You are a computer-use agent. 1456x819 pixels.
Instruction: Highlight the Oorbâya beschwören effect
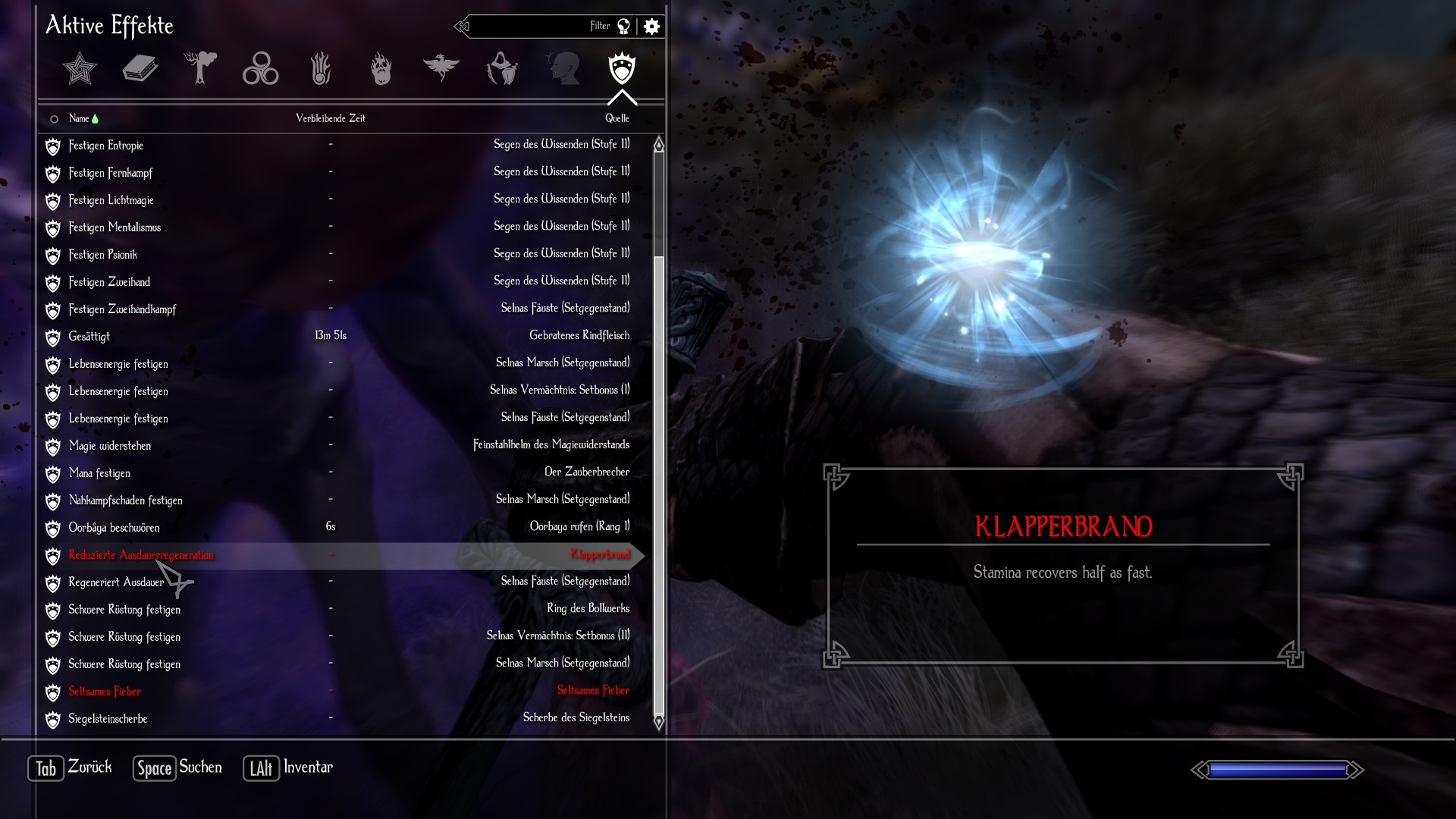click(114, 528)
